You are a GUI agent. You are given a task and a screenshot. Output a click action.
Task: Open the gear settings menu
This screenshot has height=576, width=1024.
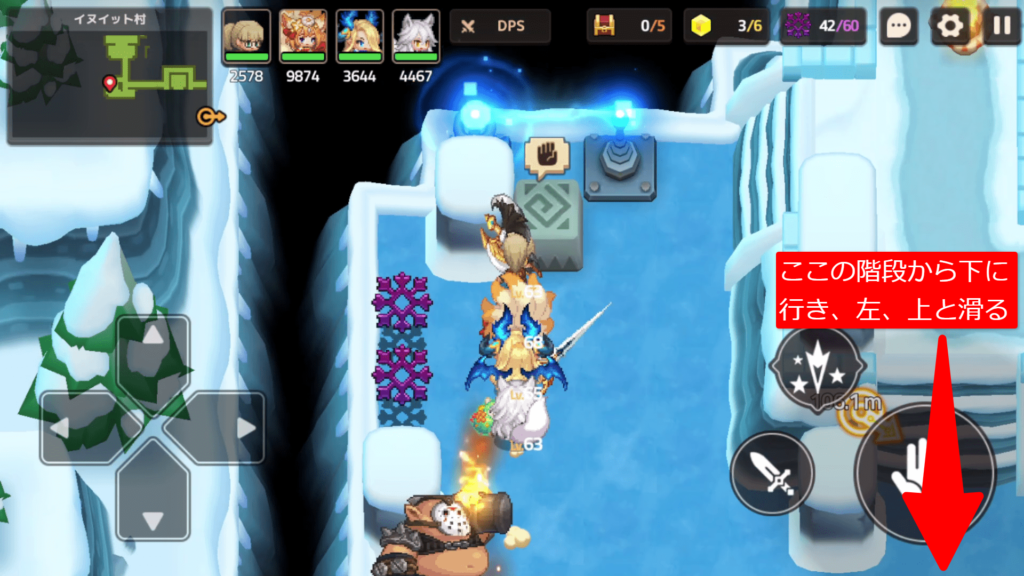coord(950,27)
